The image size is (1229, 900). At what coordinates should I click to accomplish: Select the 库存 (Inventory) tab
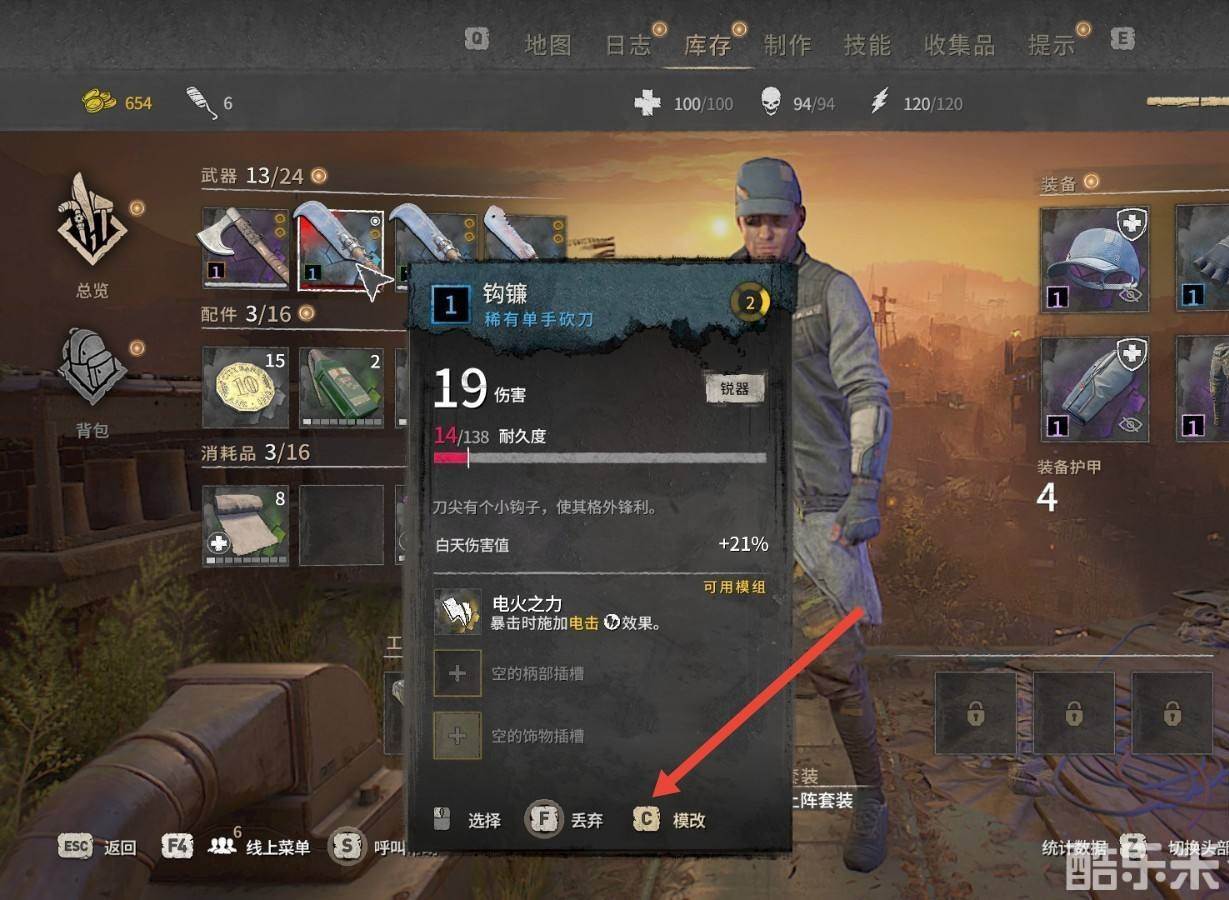707,45
